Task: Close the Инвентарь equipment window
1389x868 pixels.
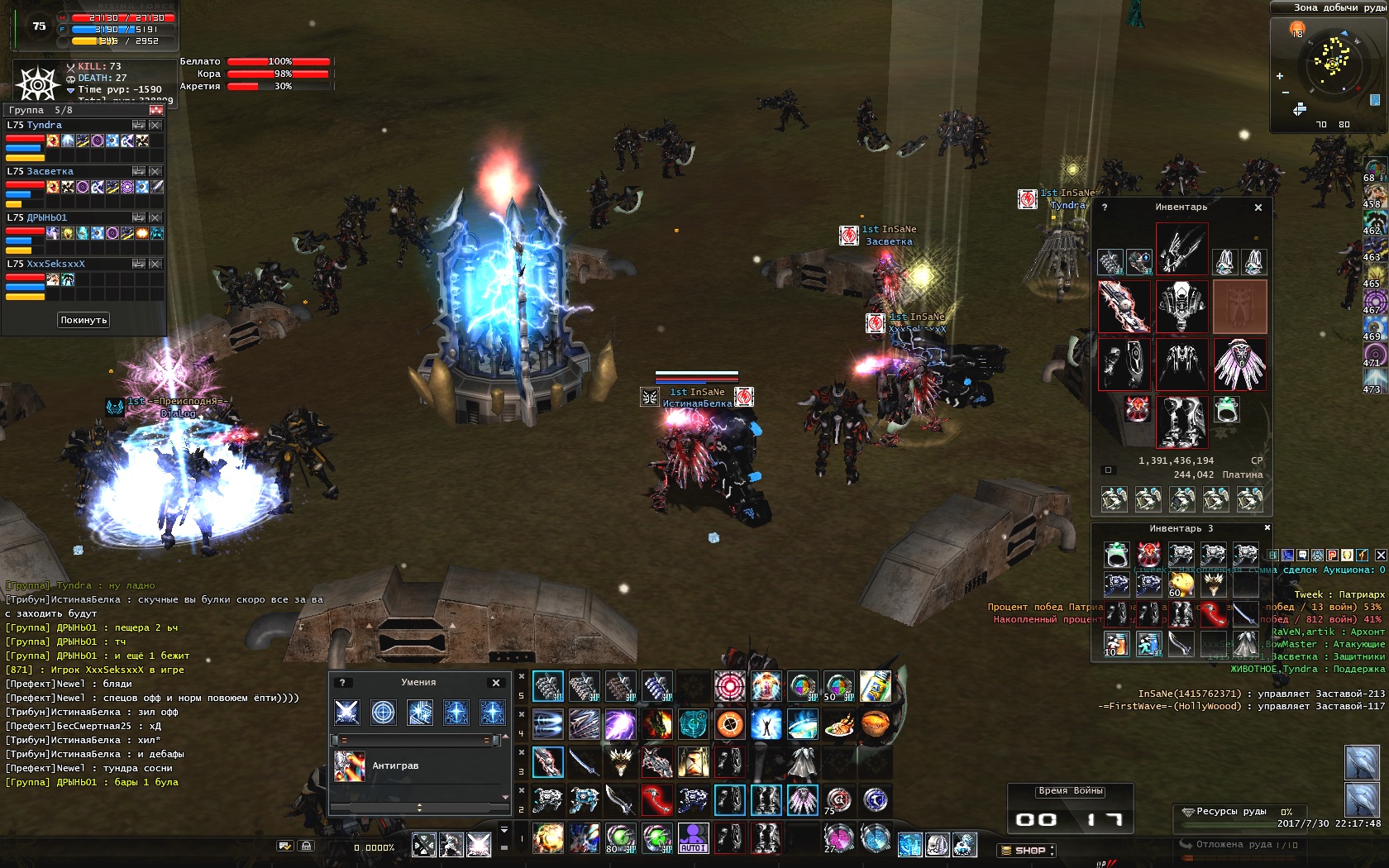Action: pyautogui.click(x=1258, y=207)
